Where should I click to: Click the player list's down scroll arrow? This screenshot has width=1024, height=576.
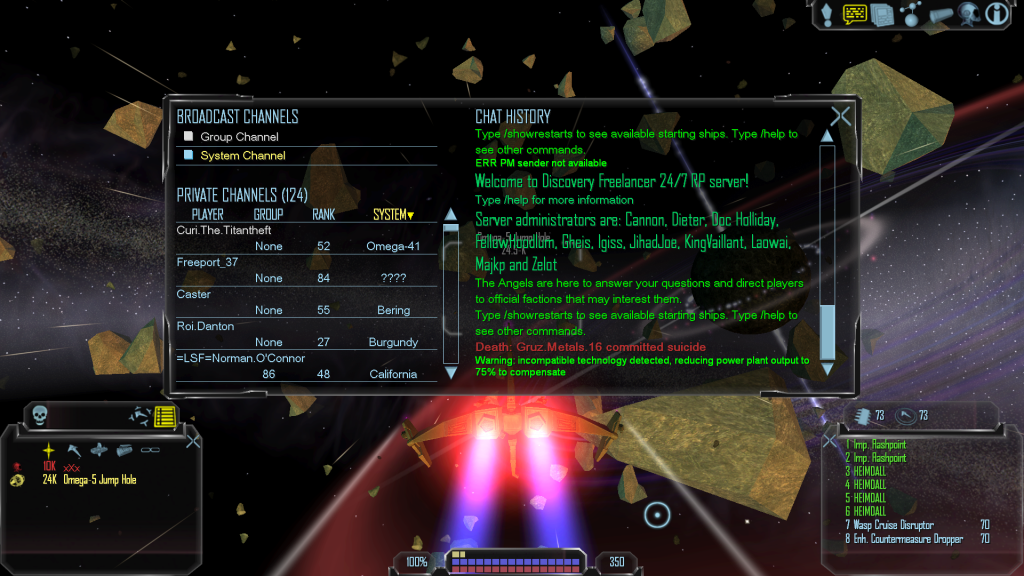450,372
